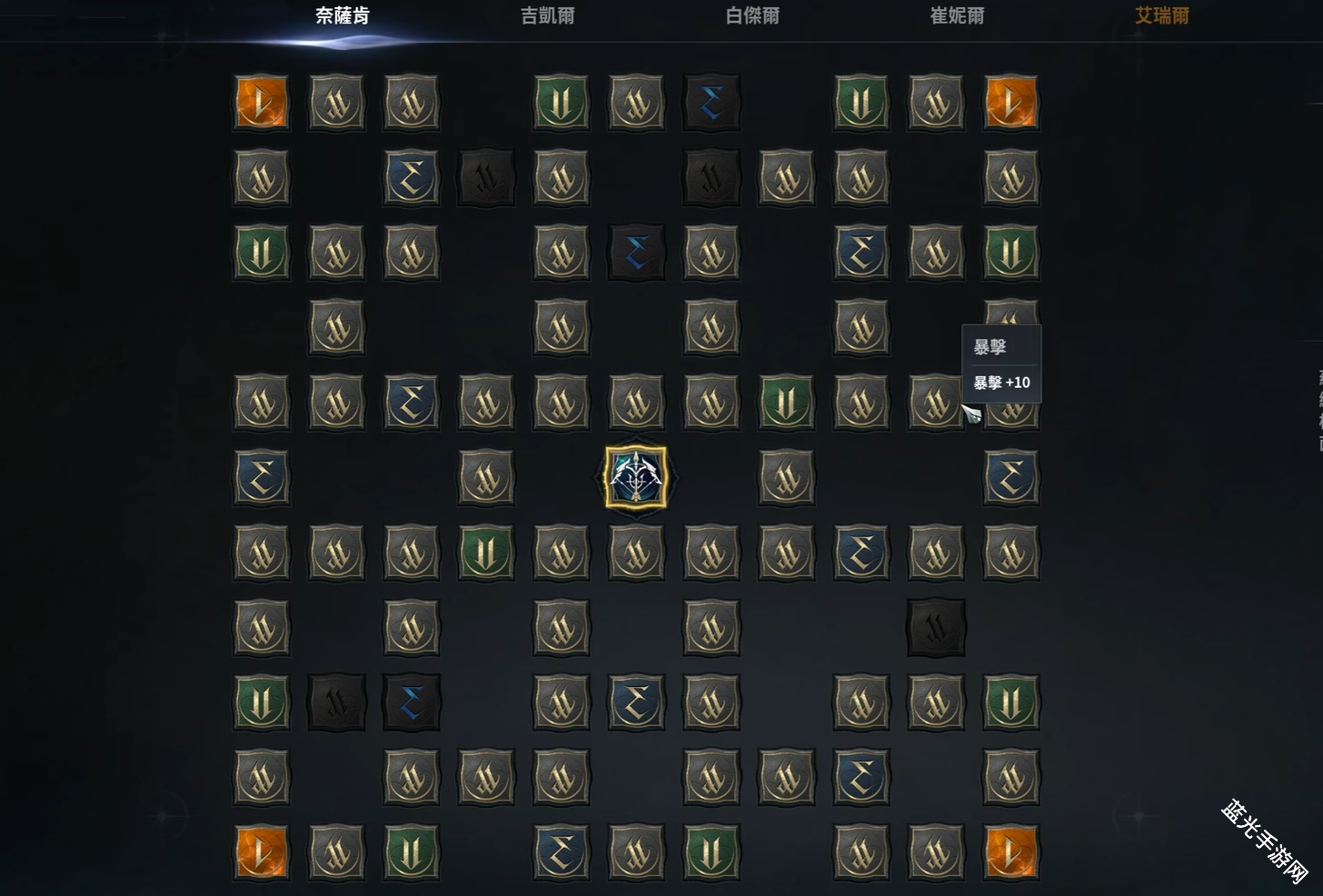The image size is (1323, 896).
Task: Select the 白傑爾 tab
Action: pos(752,16)
